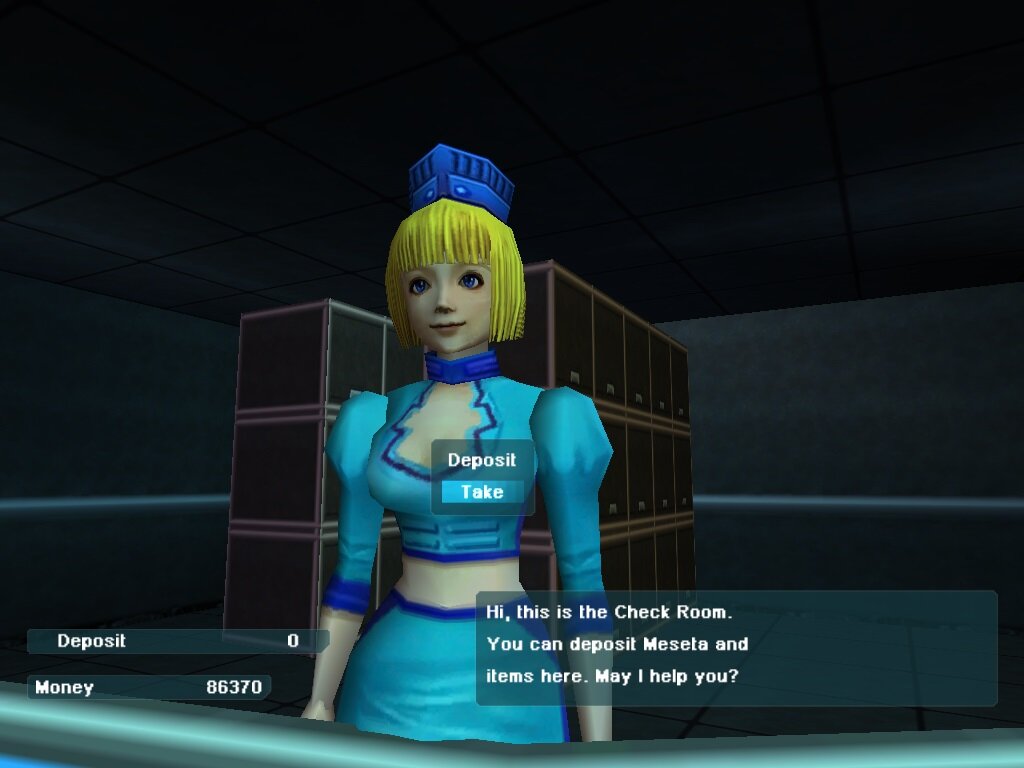Viewport: 1024px width, 768px height.
Task: Choose the Deposit menu option
Action: click(x=482, y=460)
